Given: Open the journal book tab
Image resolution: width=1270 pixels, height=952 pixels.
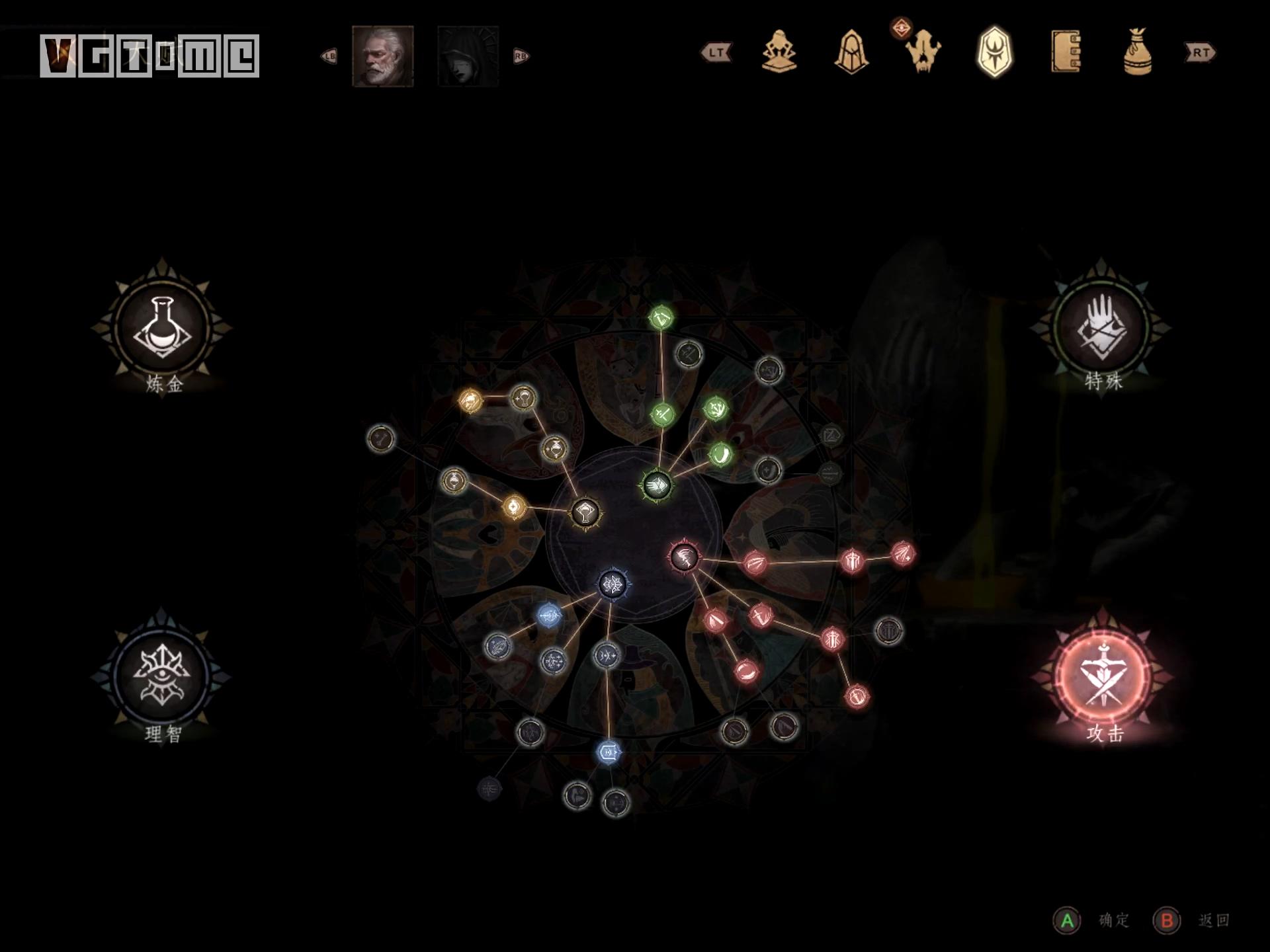Looking at the screenshot, I should tap(1066, 52).
